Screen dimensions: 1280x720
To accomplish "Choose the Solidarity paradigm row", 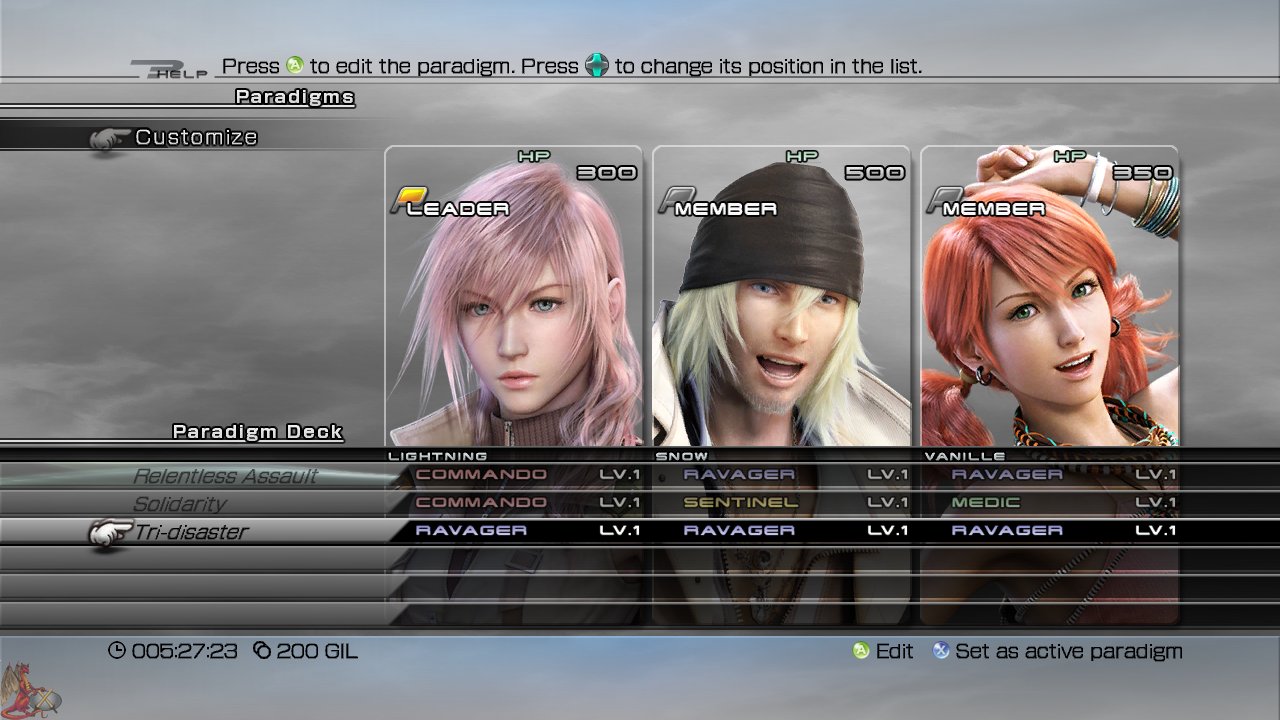I will (x=180, y=504).
